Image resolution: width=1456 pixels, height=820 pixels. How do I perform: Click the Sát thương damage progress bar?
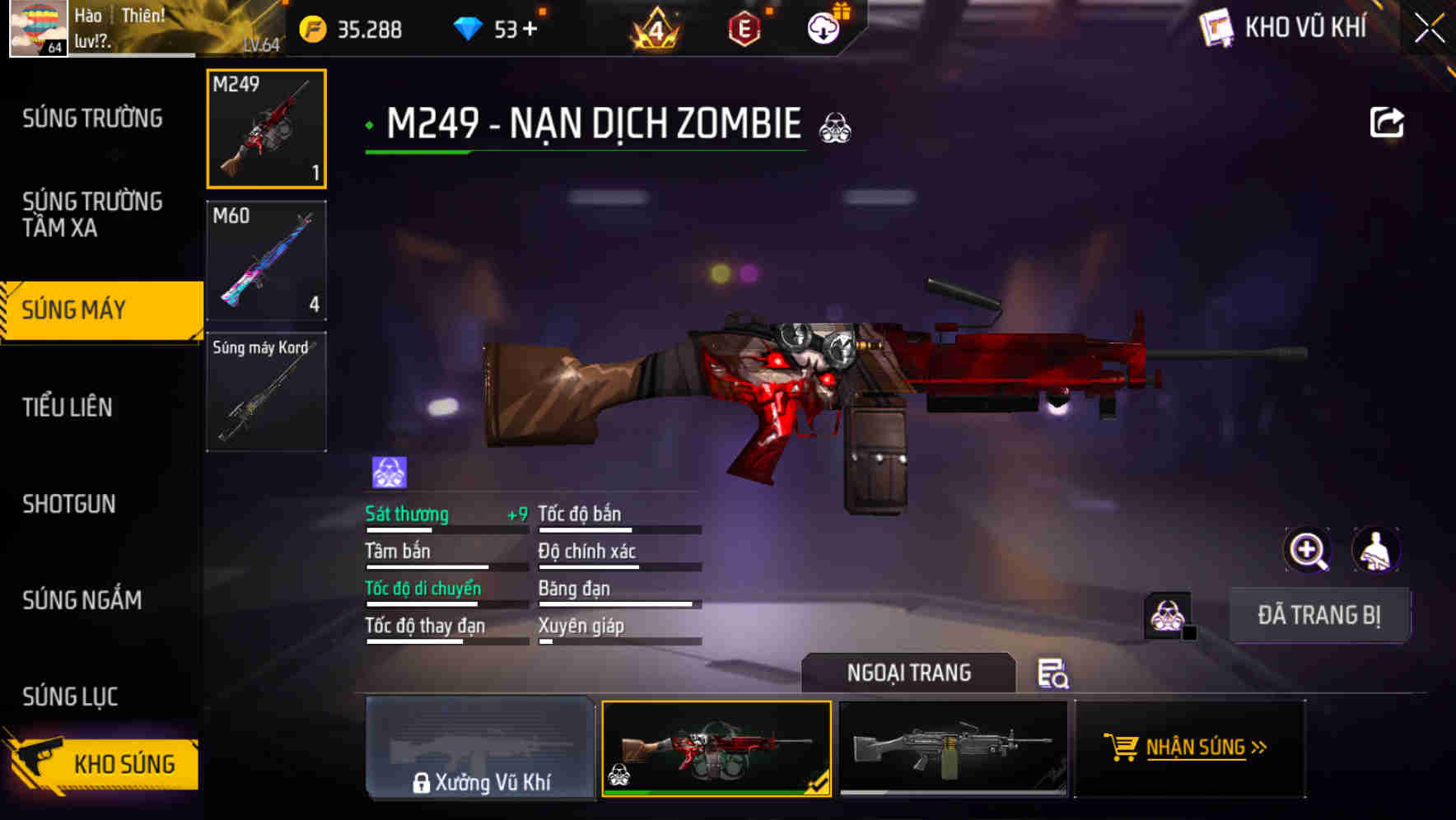445,532
